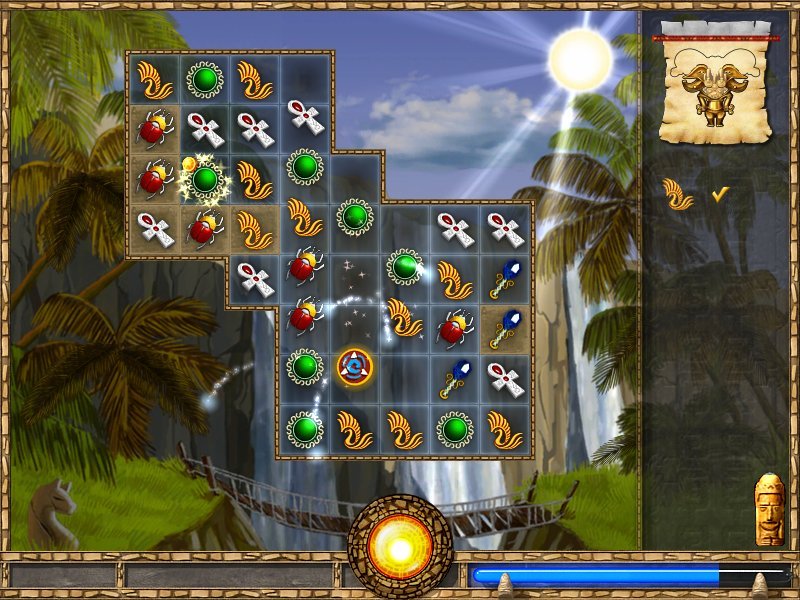Image resolution: width=800 pixels, height=600 pixels.
Task: Choose the white ankh on the sandy tile
Action: [x=155, y=229]
